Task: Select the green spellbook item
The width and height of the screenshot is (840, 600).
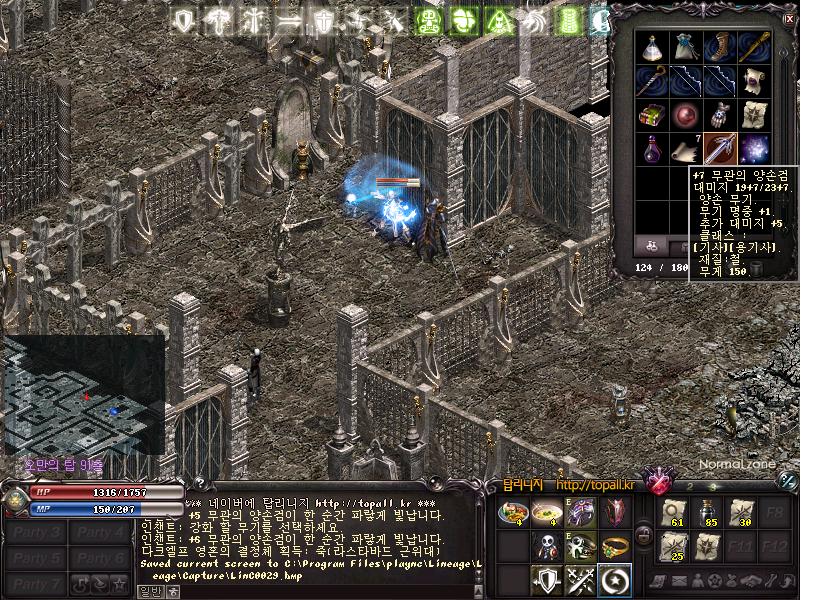Action: (653, 115)
